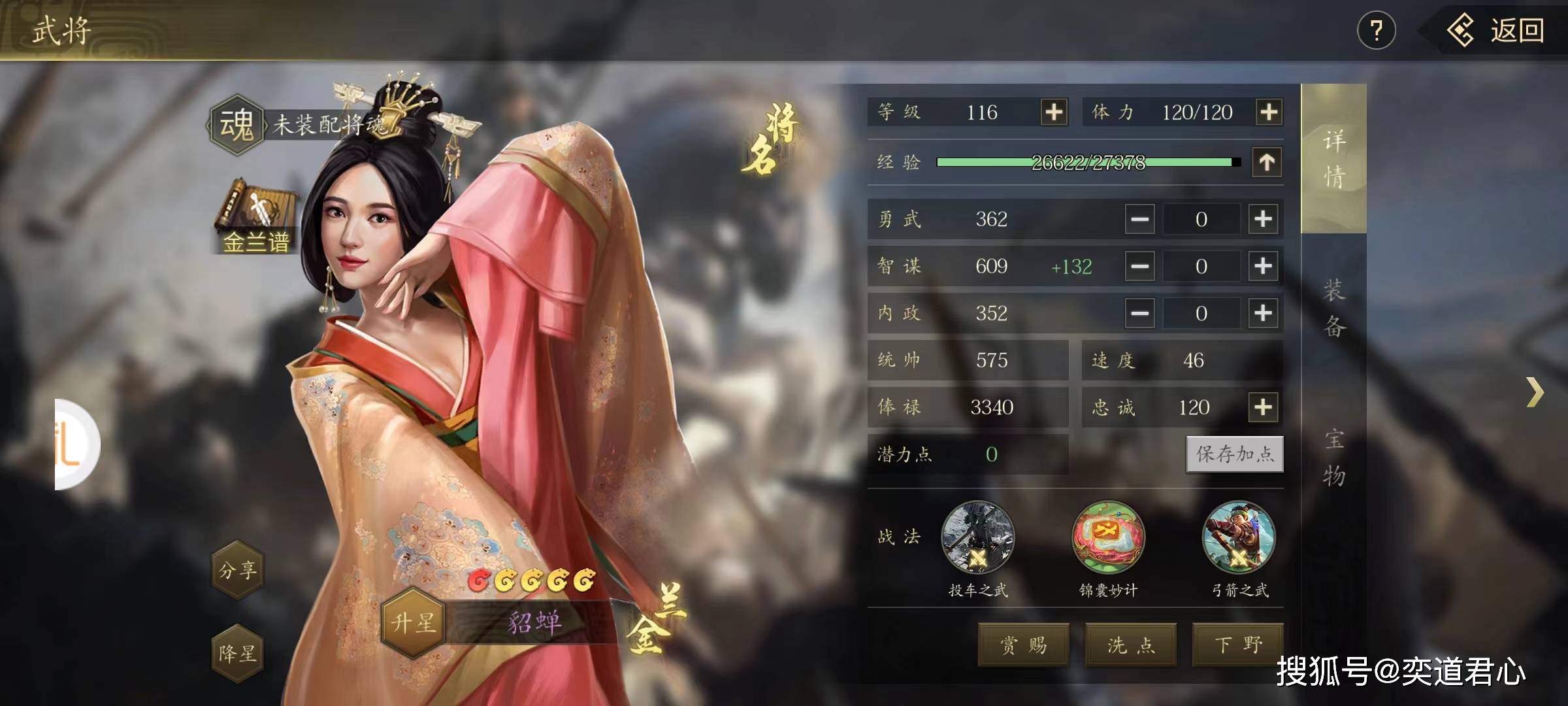Open the 锦囊妙计 tactic icon
This screenshot has width=1568, height=706.
[1108, 538]
